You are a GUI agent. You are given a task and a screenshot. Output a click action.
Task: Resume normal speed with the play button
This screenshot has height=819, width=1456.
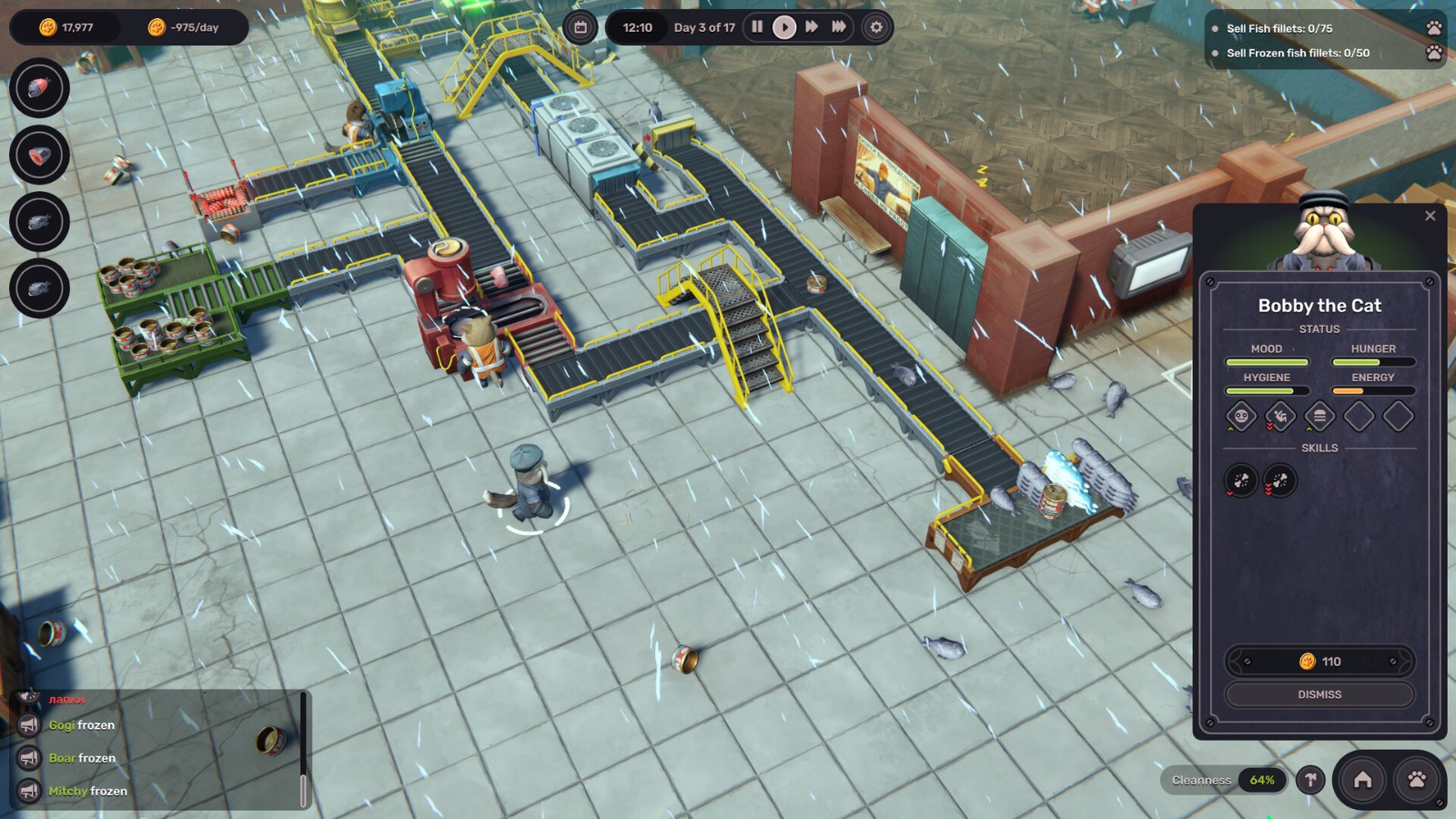[x=784, y=27]
